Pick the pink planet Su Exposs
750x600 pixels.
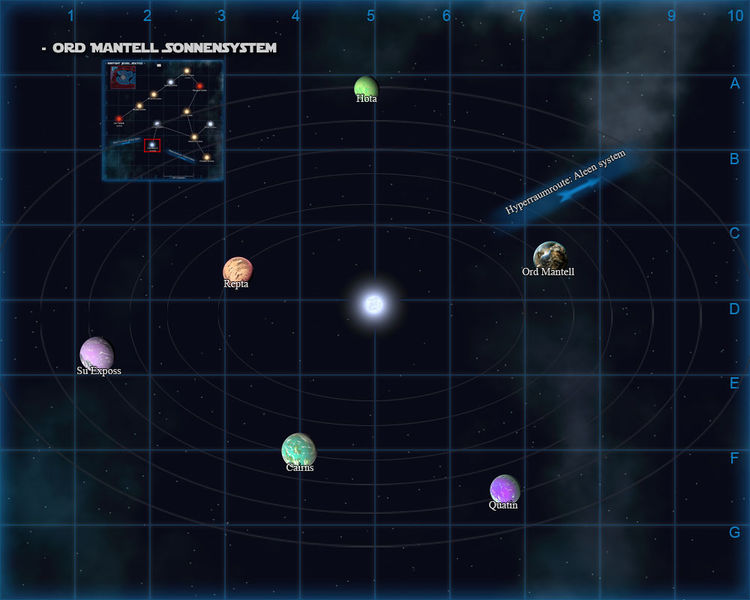click(96, 352)
